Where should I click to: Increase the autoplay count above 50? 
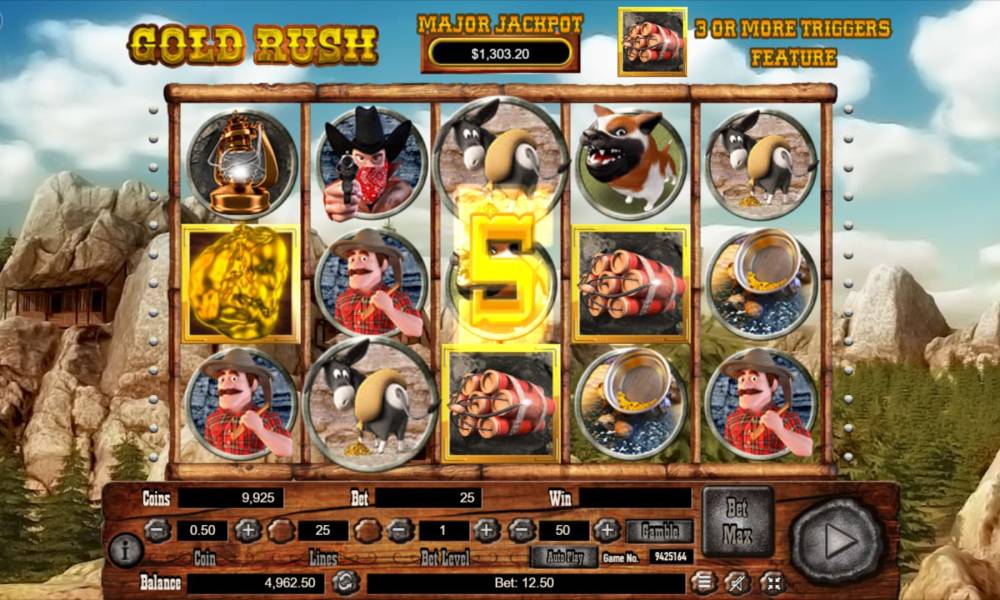[607, 531]
